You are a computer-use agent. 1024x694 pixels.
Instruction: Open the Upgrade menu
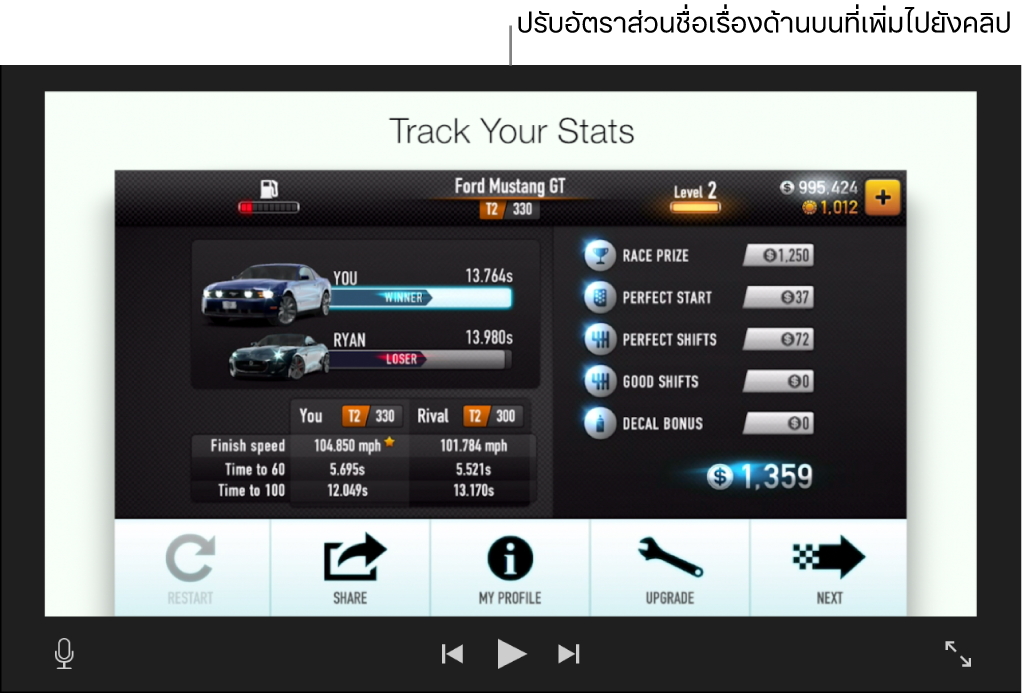pos(669,568)
